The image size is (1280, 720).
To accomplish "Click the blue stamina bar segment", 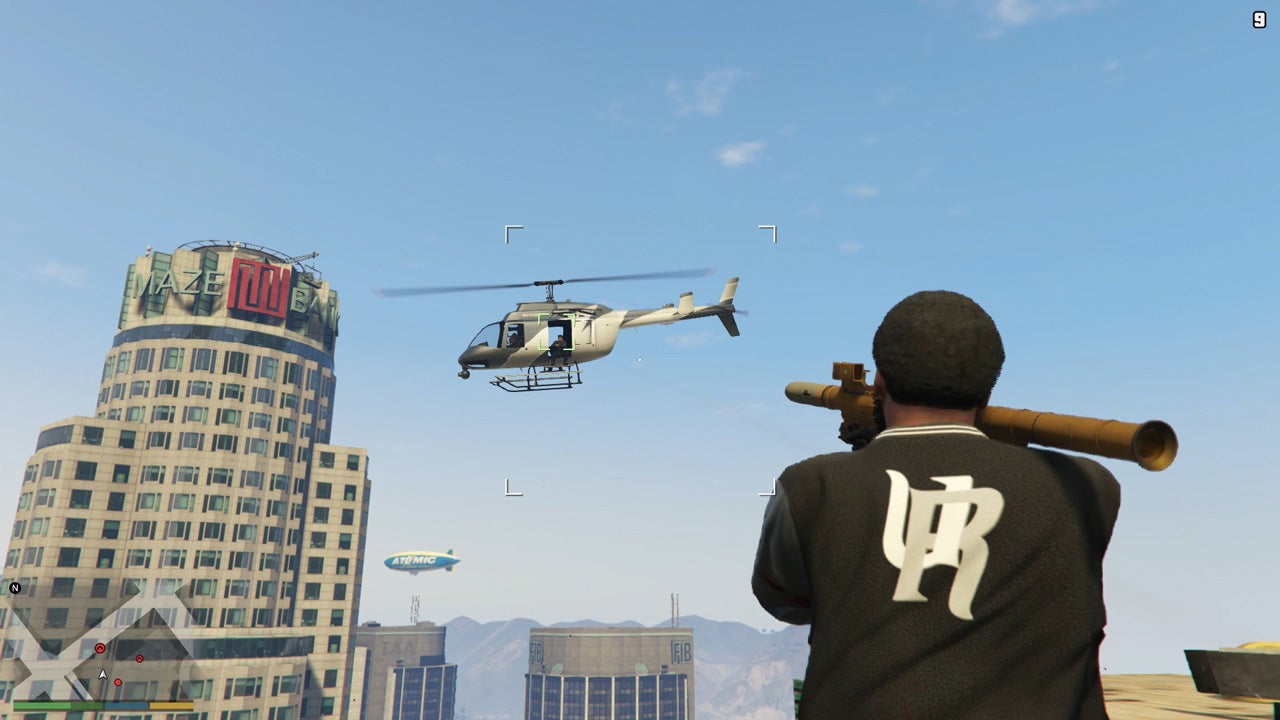I will click(x=124, y=706).
